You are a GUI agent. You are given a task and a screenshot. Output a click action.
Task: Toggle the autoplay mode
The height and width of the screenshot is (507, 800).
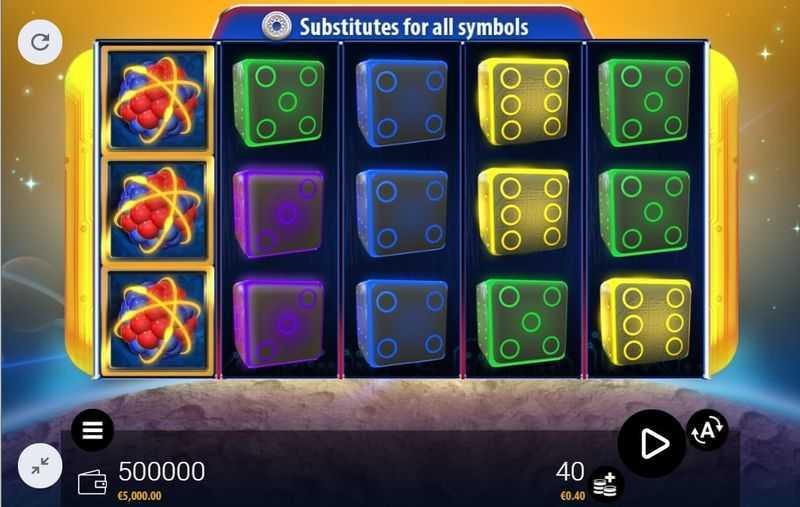click(706, 430)
